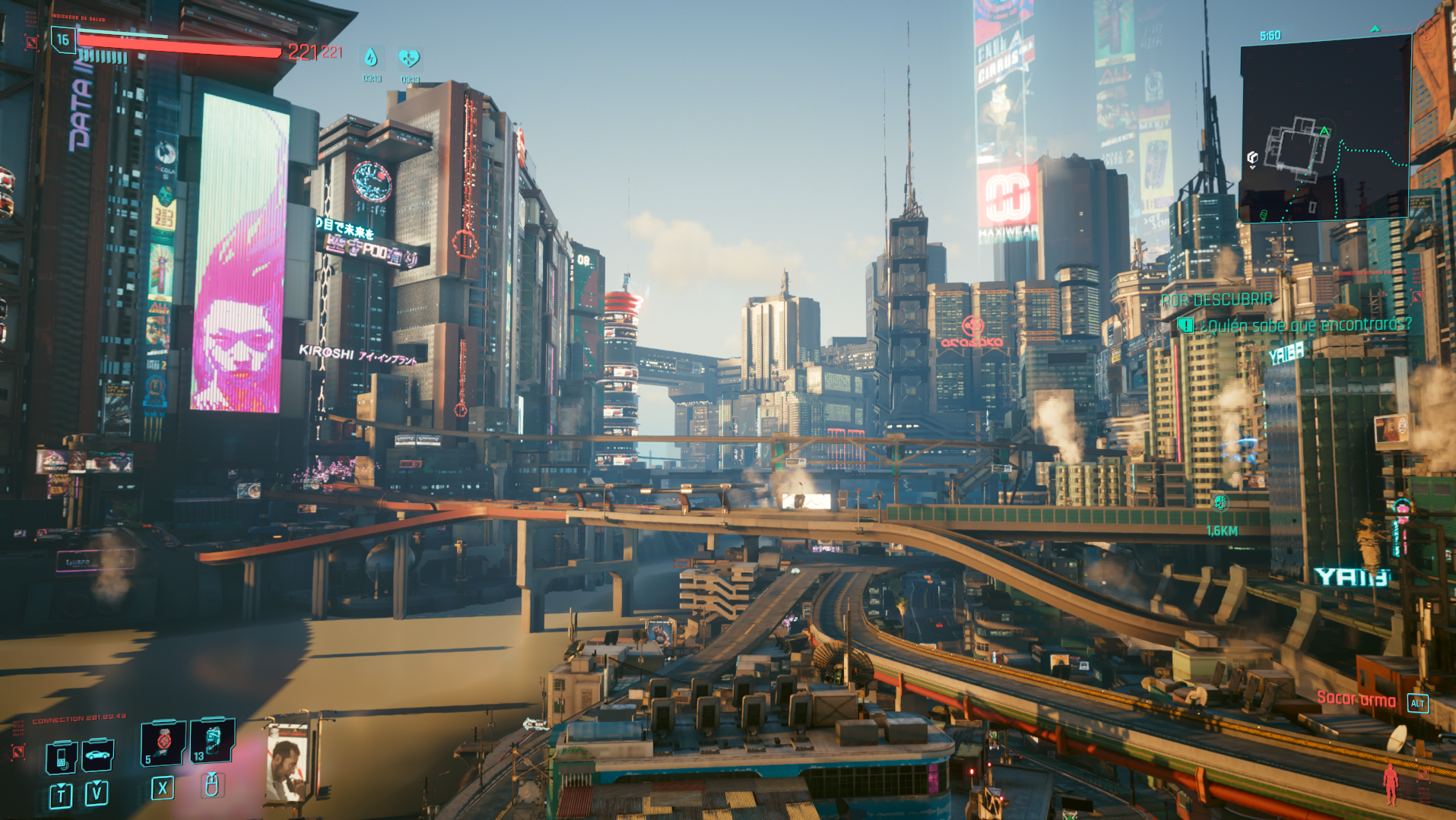This screenshot has height=820, width=1456.
Task: Click the minimap panel
Action: click(x=1324, y=129)
